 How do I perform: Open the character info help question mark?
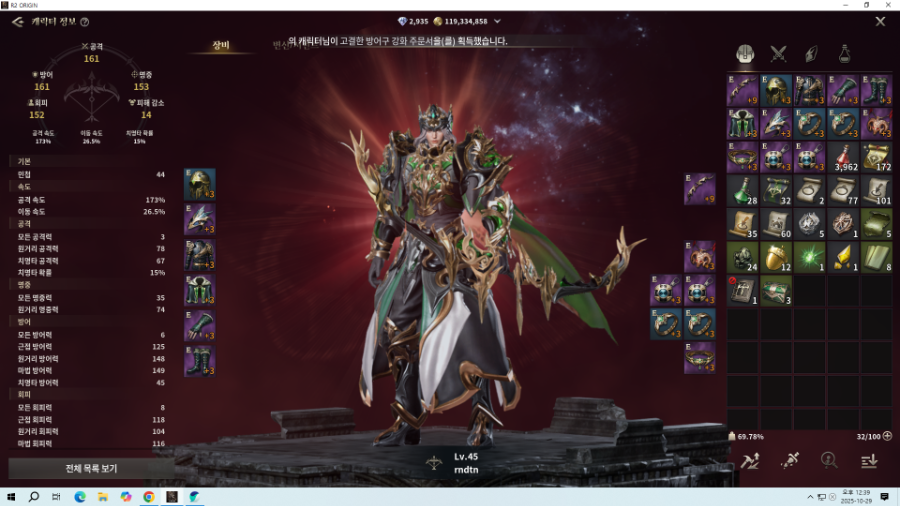pyautogui.click(x=84, y=22)
